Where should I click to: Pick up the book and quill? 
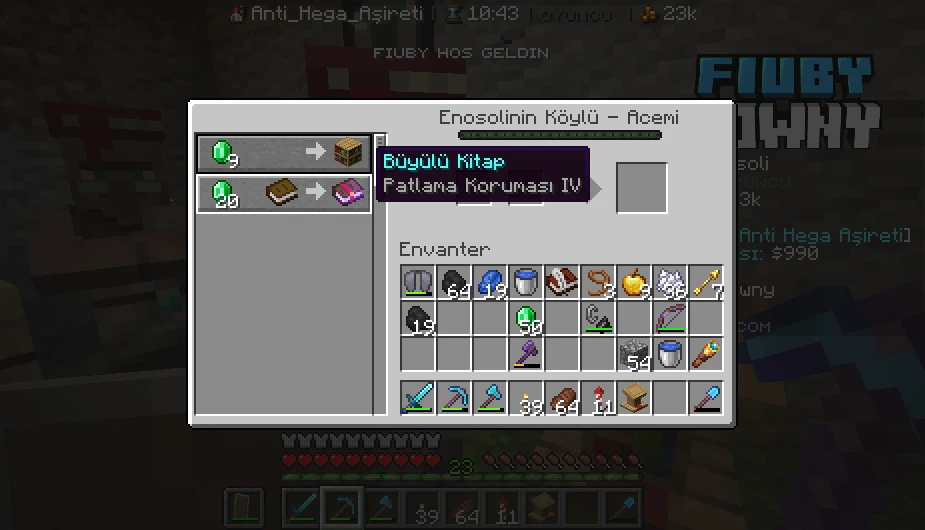coord(561,283)
